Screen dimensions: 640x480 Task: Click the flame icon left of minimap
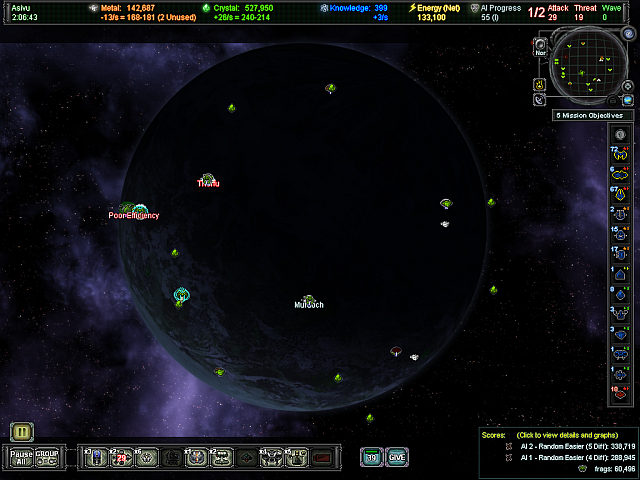coord(539,84)
